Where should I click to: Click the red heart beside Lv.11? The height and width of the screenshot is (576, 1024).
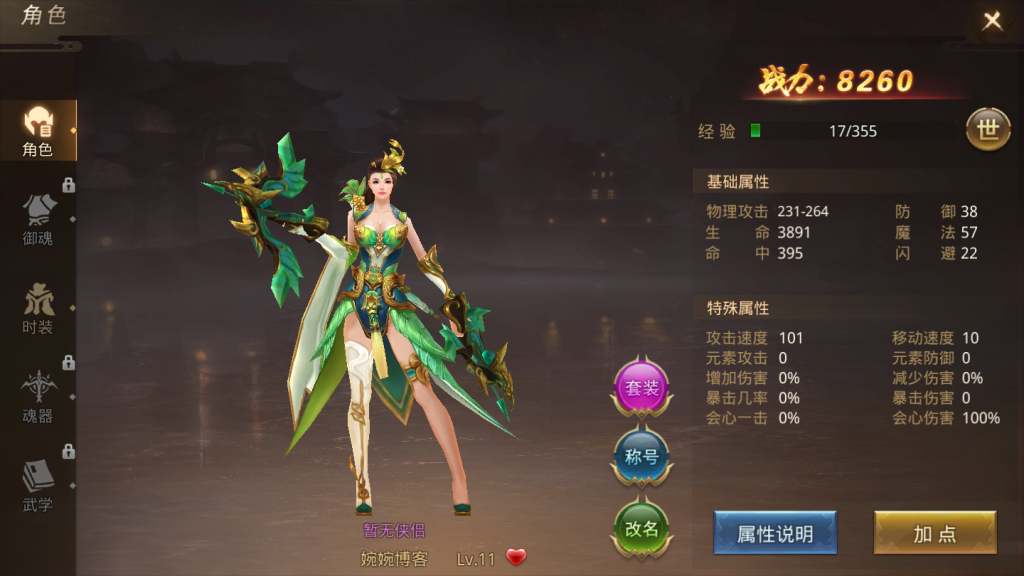(516, 558)
